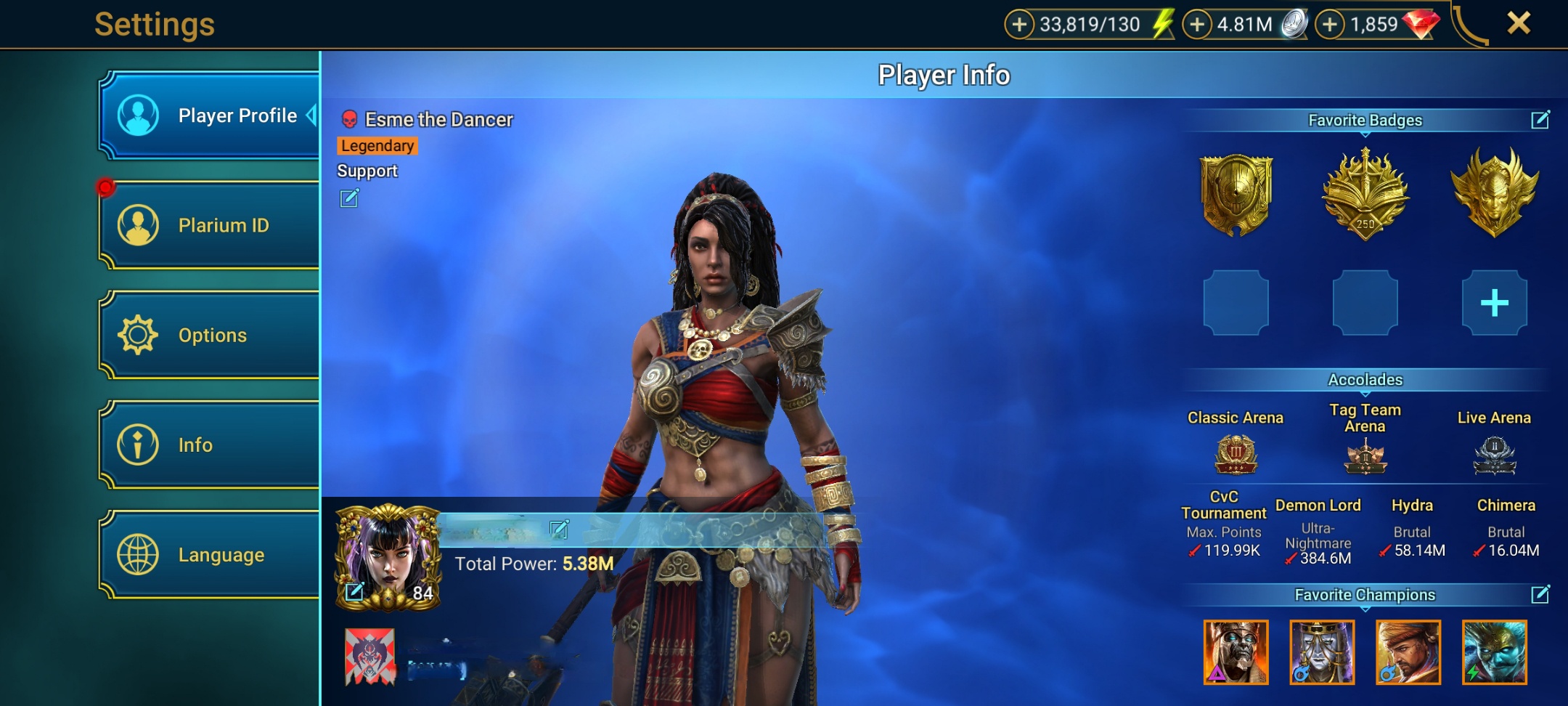Edit the Favorite Champions list

point(1540,595)
